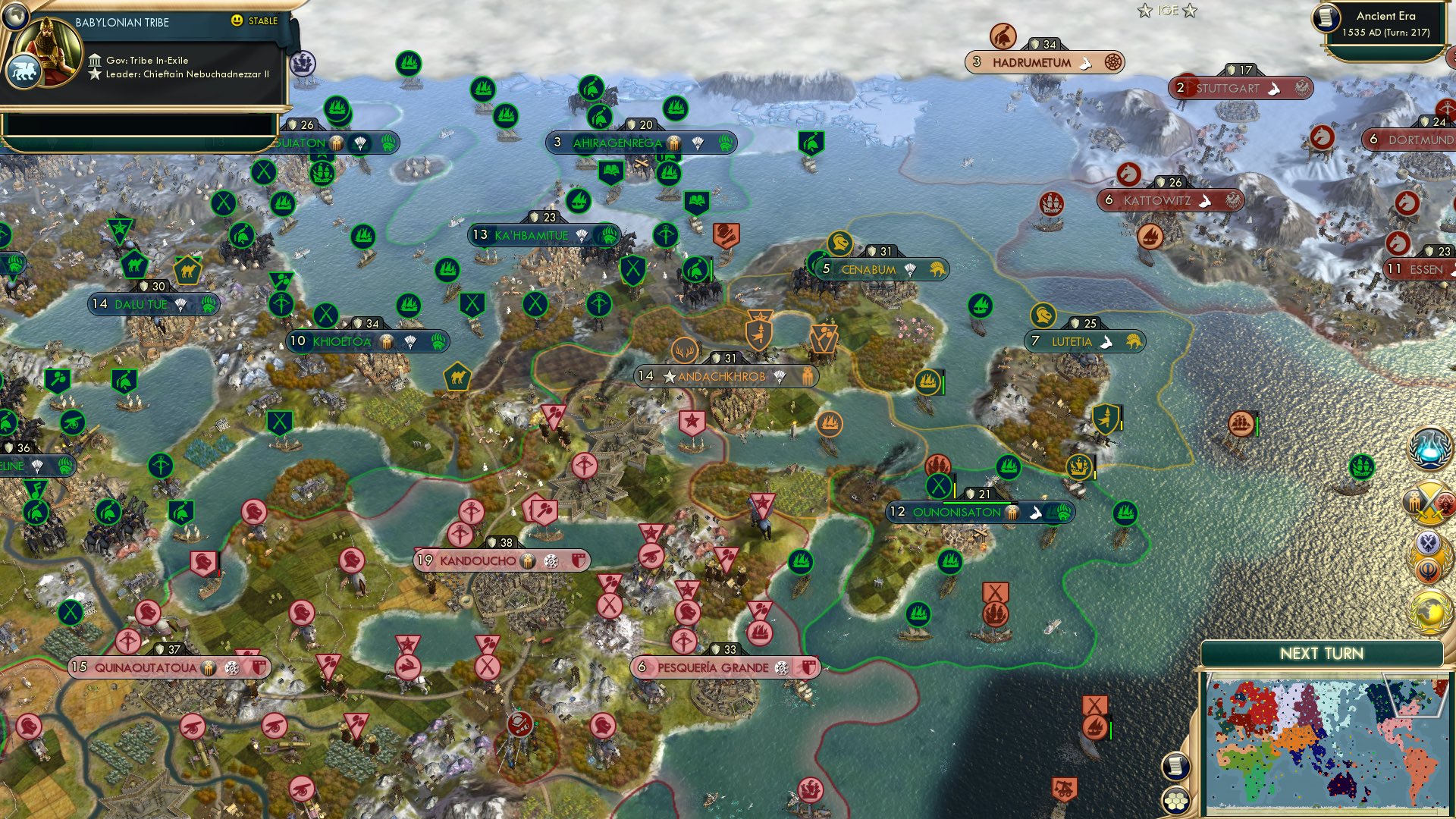The width and height of the screenshot is (1456, 819).
Task: Open the Social Policies medallion icon
Action: tap(1430, 556)
